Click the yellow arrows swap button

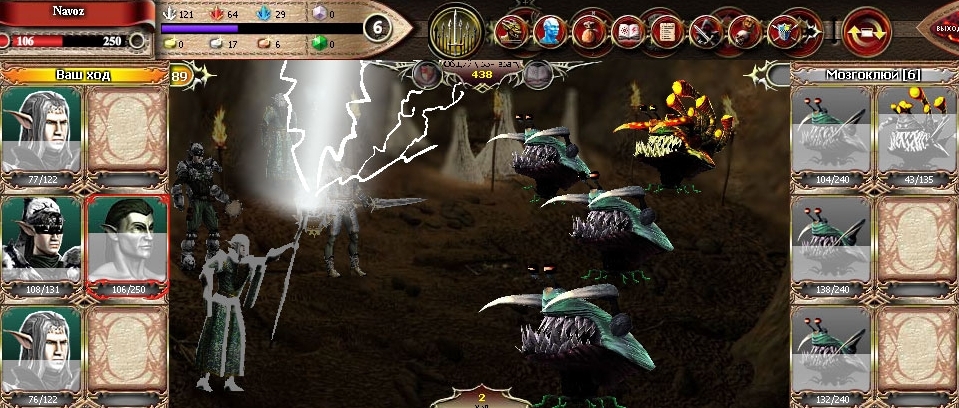pos(866,31)
